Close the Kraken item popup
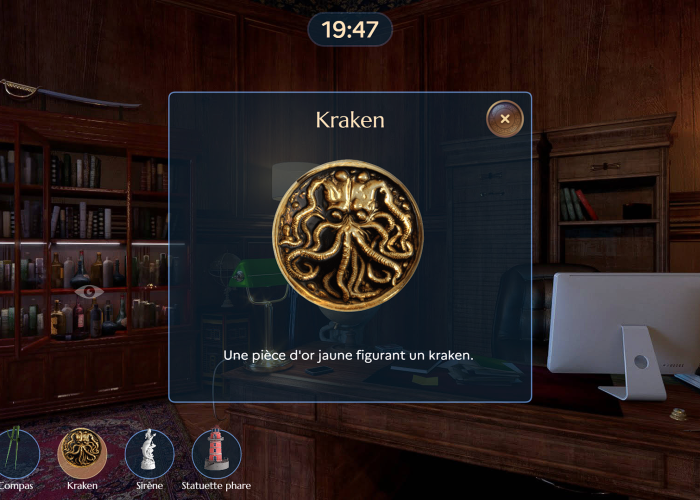This screenshot has width=700, height=500. pos(505,119)
